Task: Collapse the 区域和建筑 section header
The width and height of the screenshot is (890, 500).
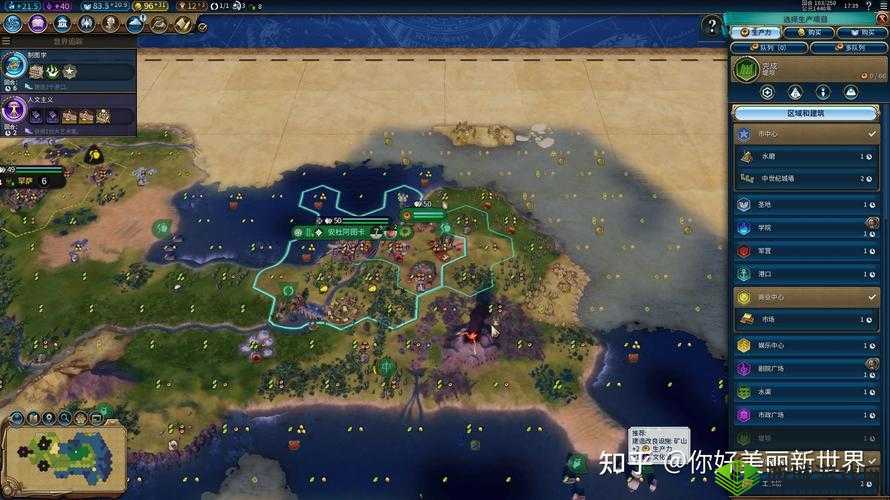Action: pos(805,113)
